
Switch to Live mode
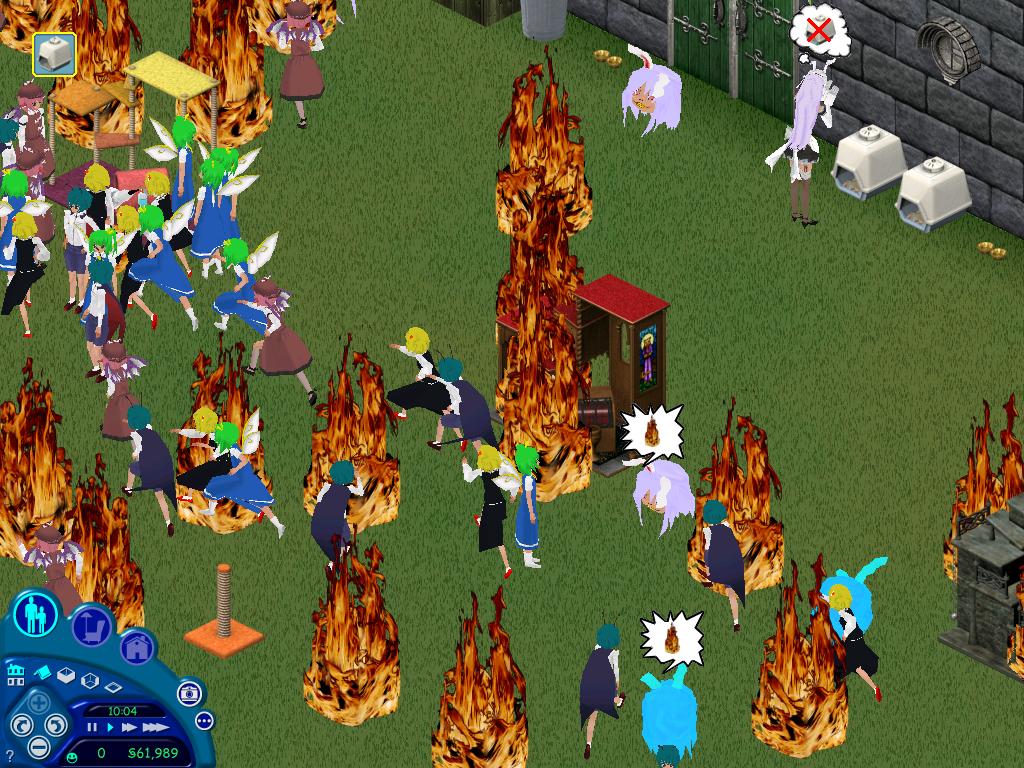34,614
